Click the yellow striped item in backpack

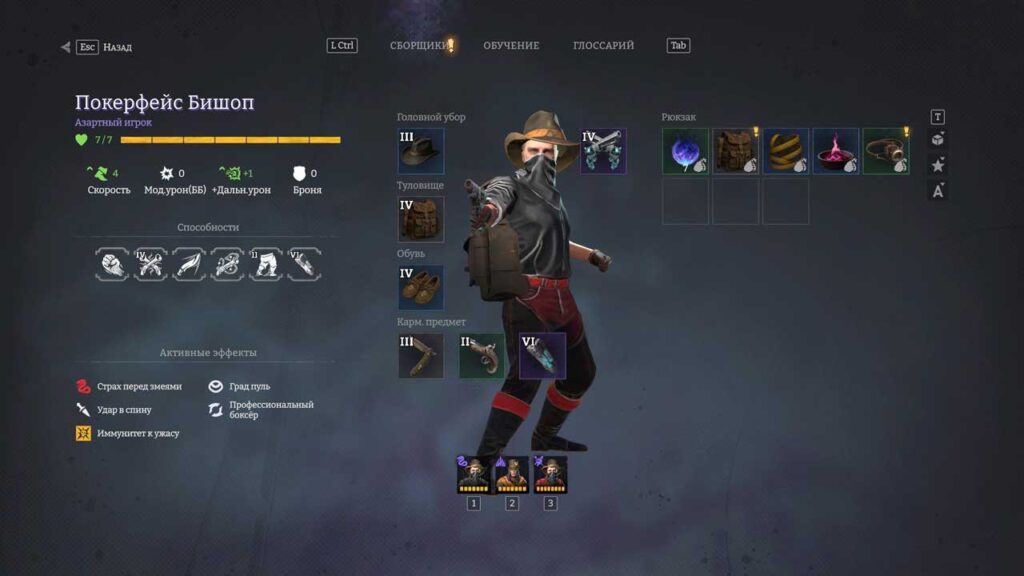coord(785,151)
